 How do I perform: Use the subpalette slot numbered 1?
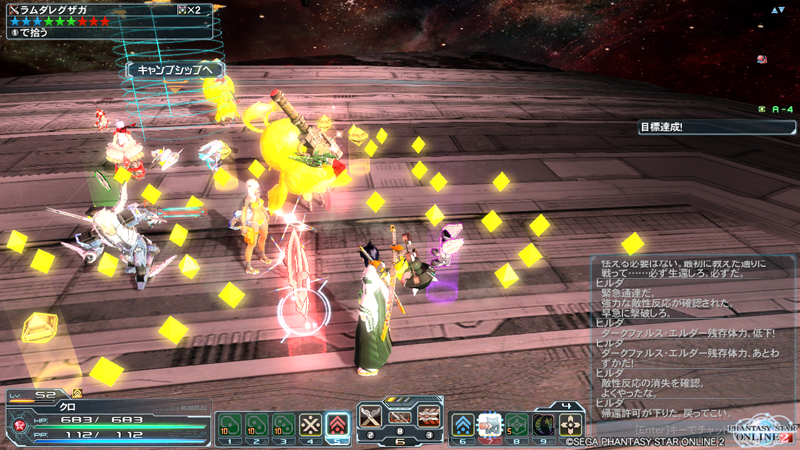[228, 426]
